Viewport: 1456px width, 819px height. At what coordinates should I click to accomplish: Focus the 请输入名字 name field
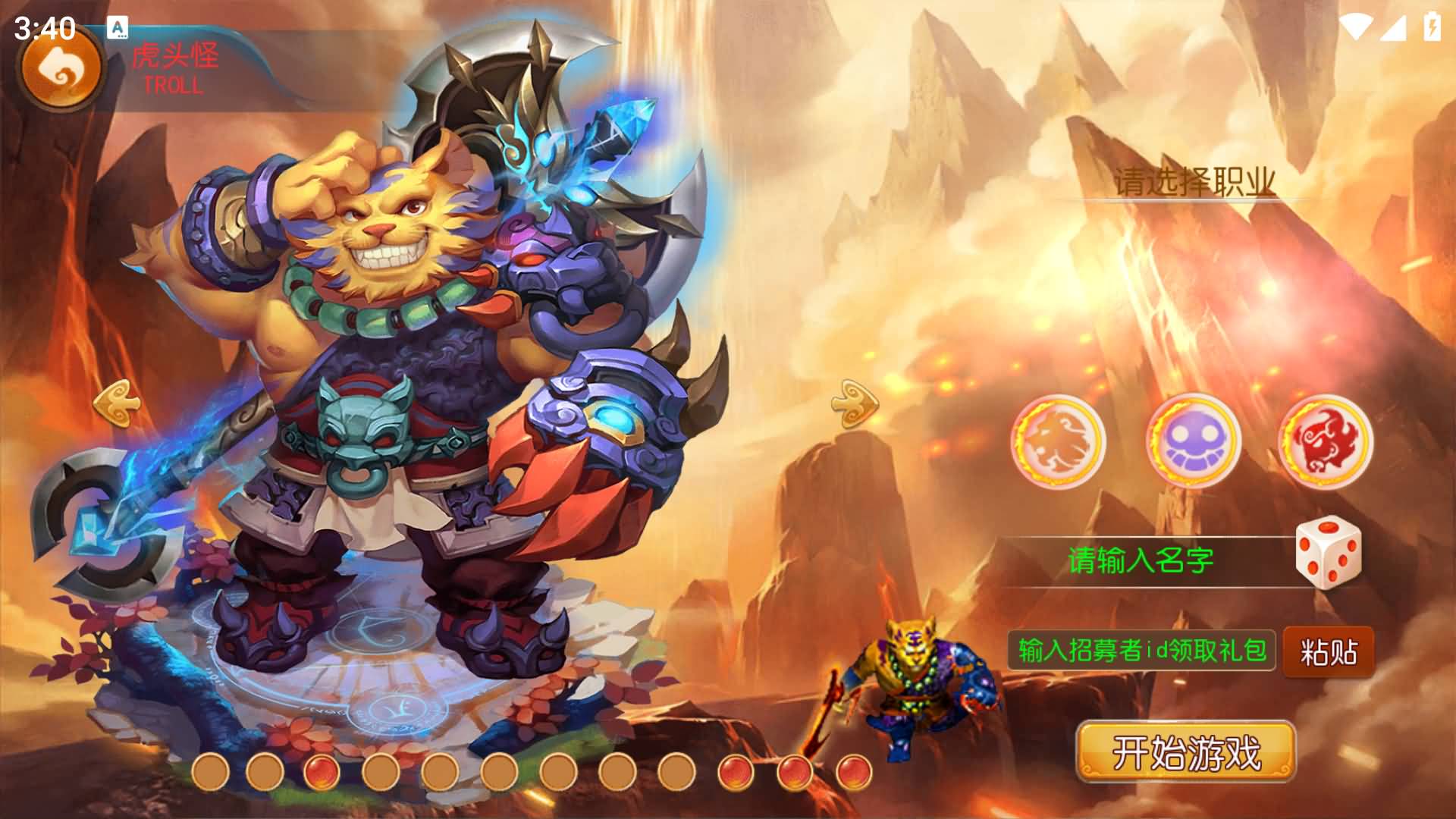[x=1141, y=561]
